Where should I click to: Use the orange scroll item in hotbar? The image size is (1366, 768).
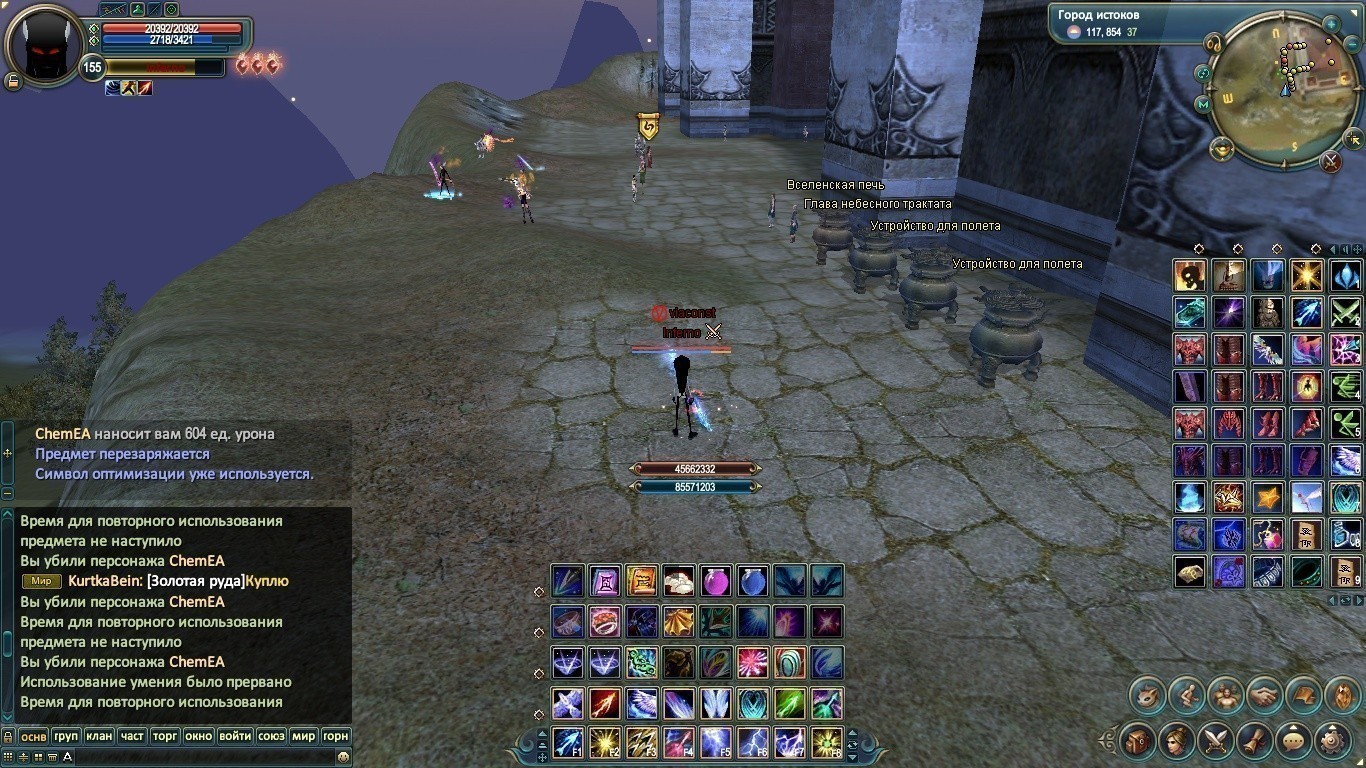(x=641, y=581)
